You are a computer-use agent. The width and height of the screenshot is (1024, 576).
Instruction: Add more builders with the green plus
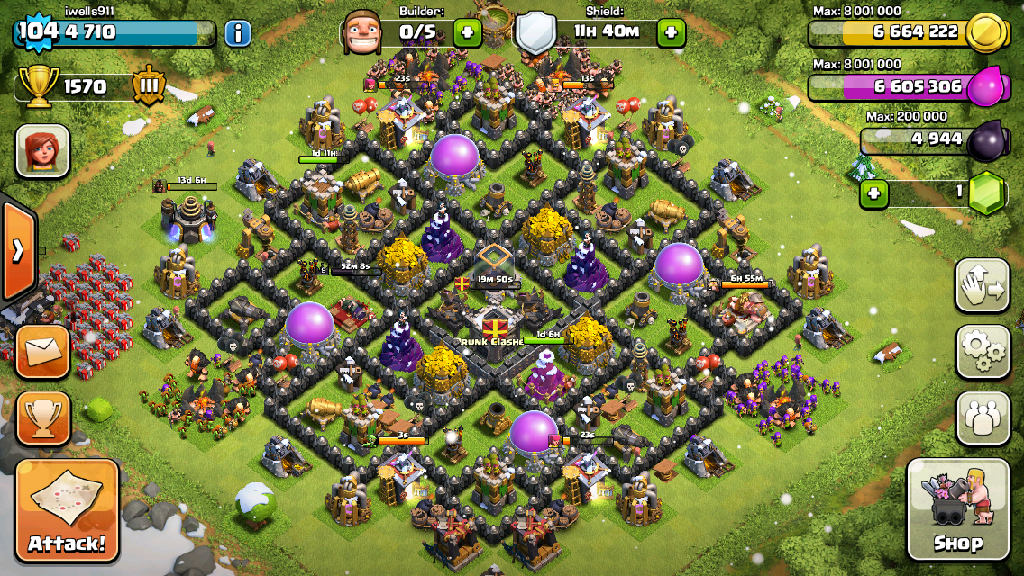pyautogui.click(x=466, y=32)
